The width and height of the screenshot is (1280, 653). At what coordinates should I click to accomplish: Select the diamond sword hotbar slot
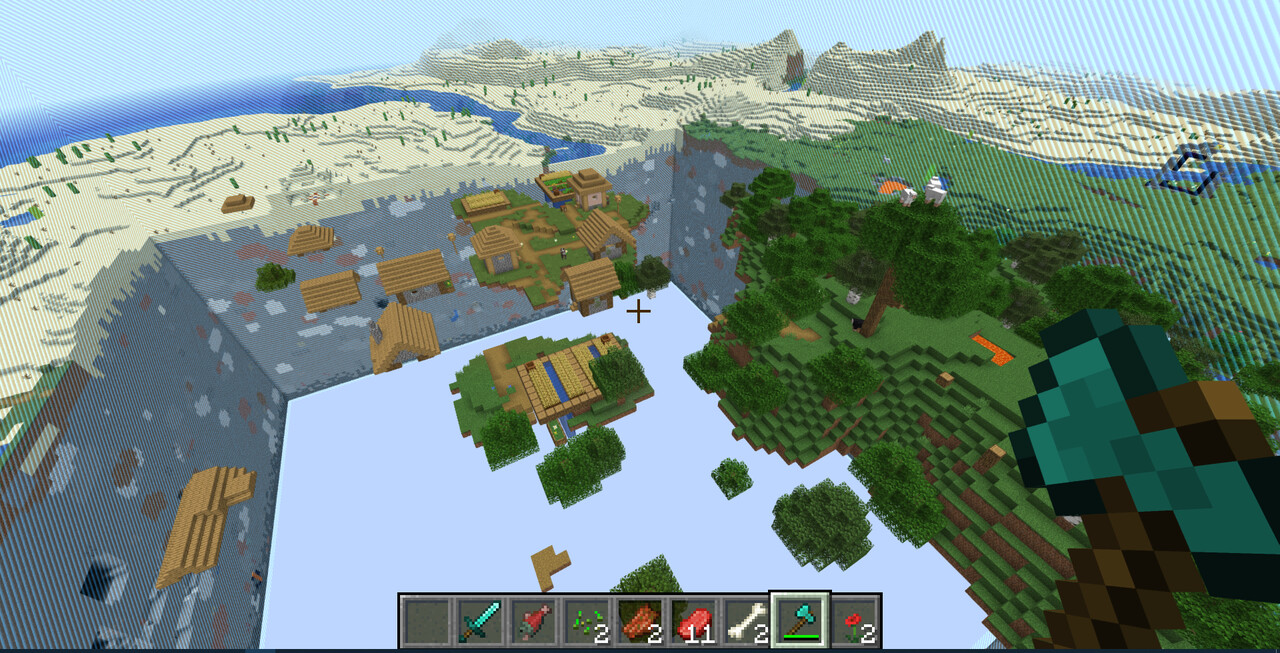(480, 621)
